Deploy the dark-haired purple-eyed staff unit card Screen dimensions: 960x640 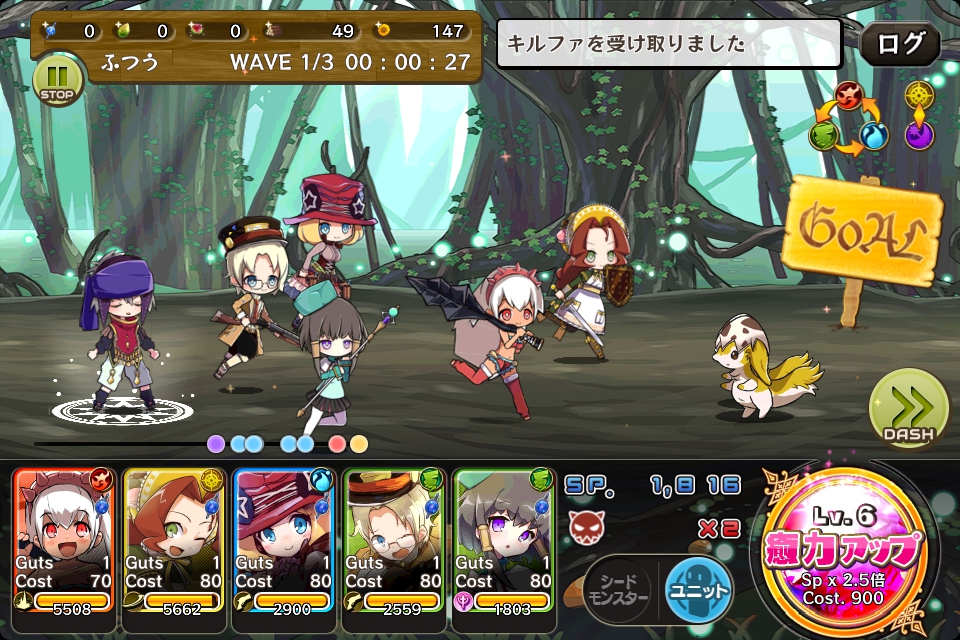click(x=501, y=539)
